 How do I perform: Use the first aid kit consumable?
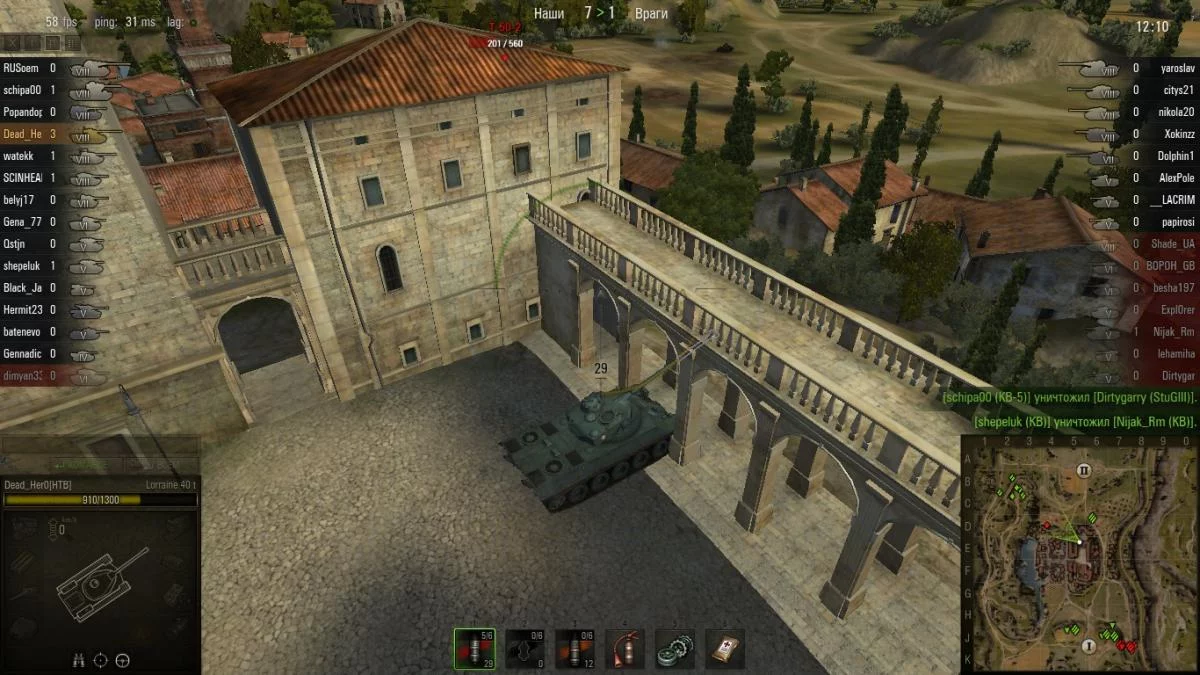(x=725, y=648)
